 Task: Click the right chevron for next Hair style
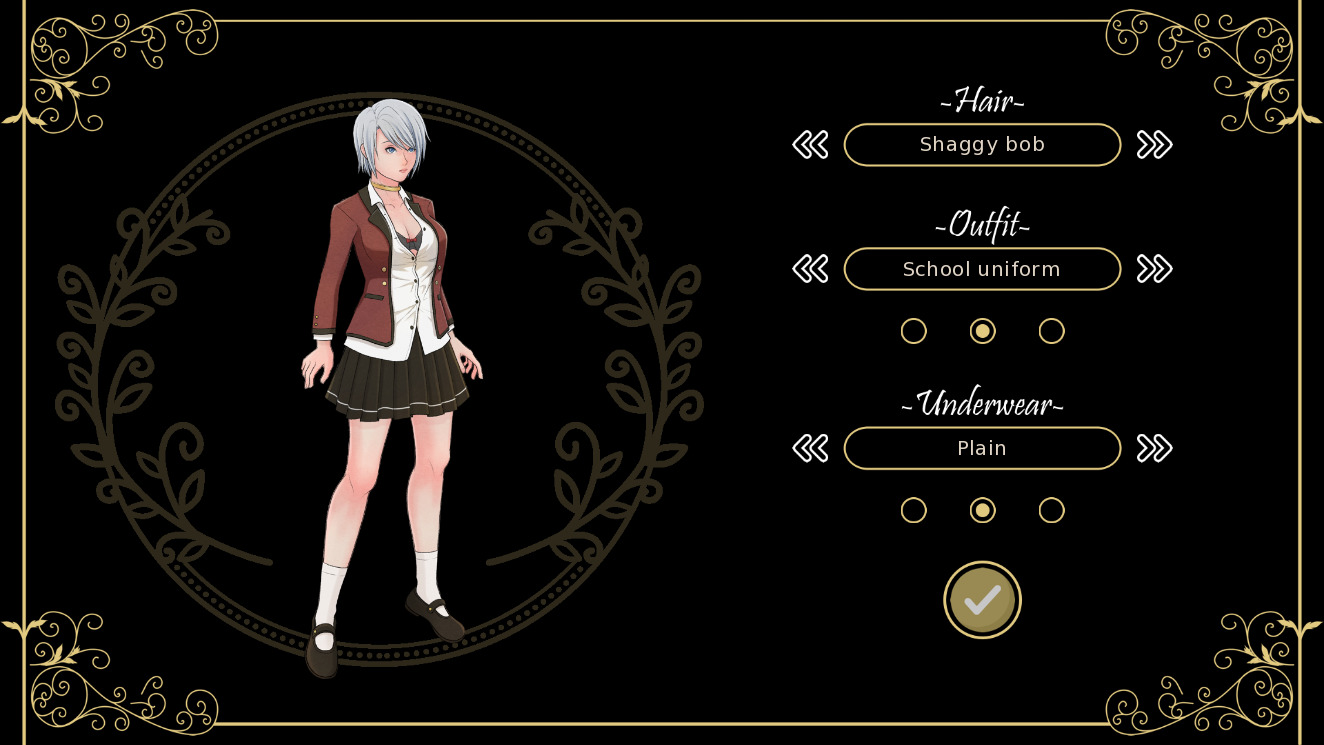click(x=1154, y=144)
